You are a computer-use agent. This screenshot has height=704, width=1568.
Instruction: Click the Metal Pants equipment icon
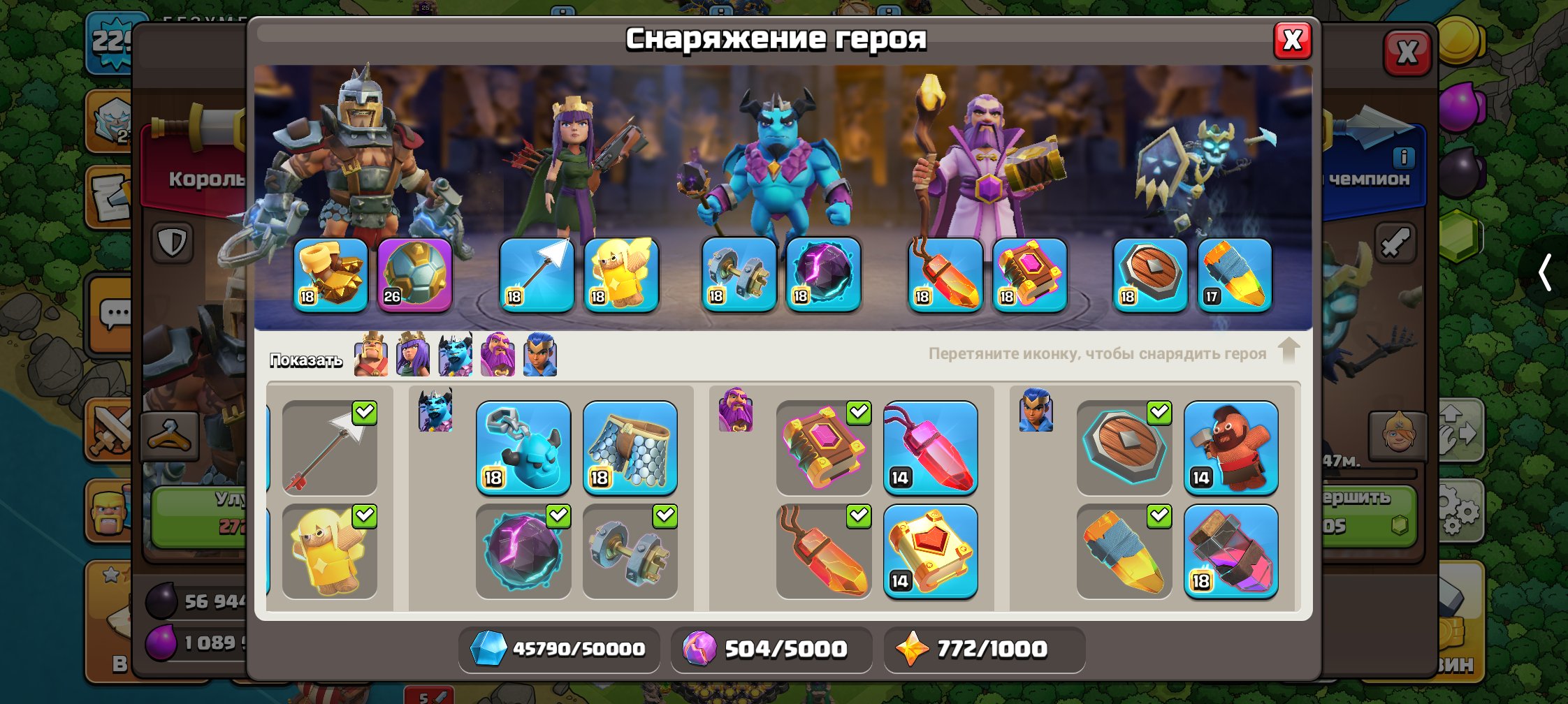click(x=628, y=450)
